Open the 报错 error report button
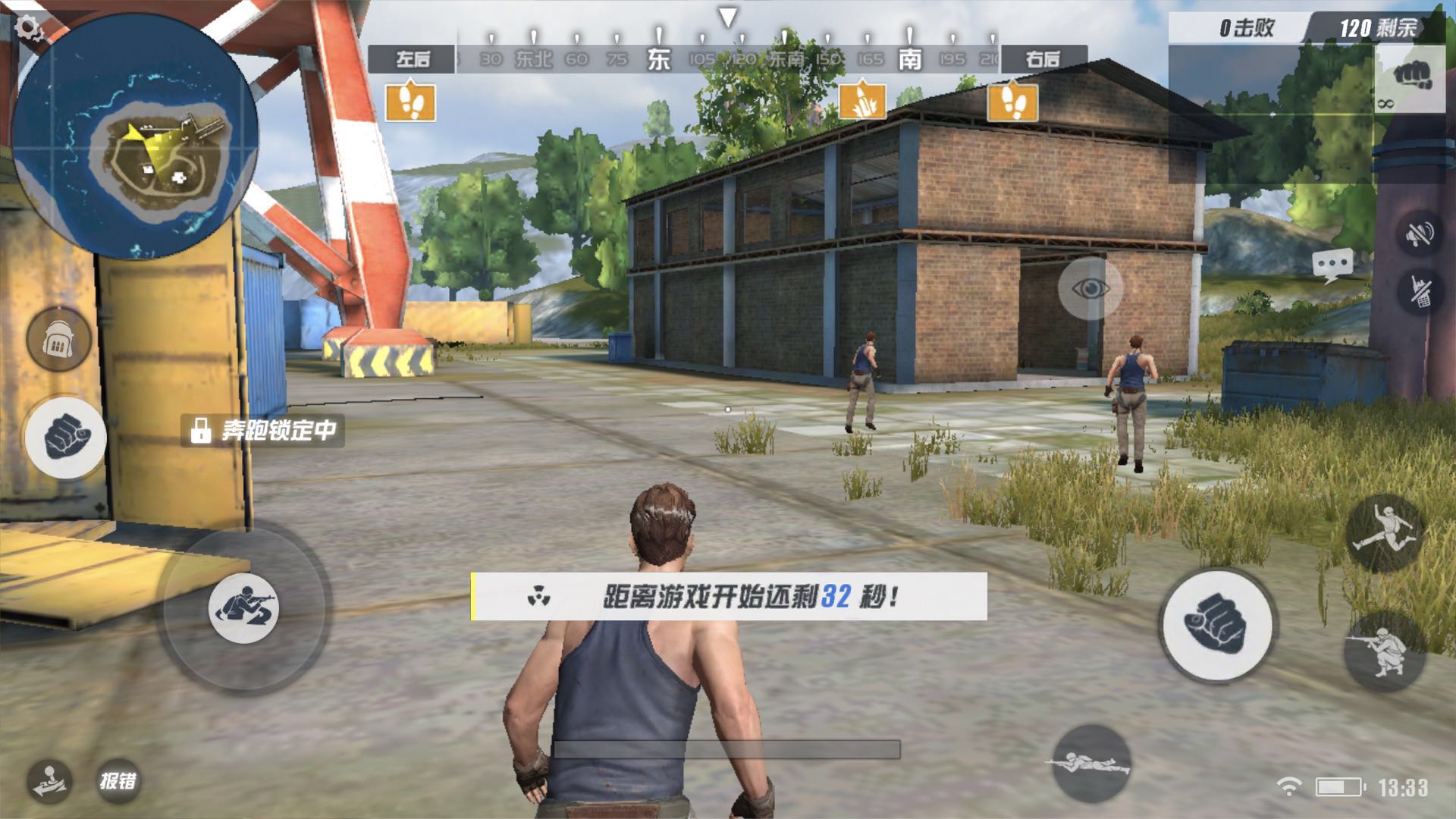 click(x=119, y=781)
